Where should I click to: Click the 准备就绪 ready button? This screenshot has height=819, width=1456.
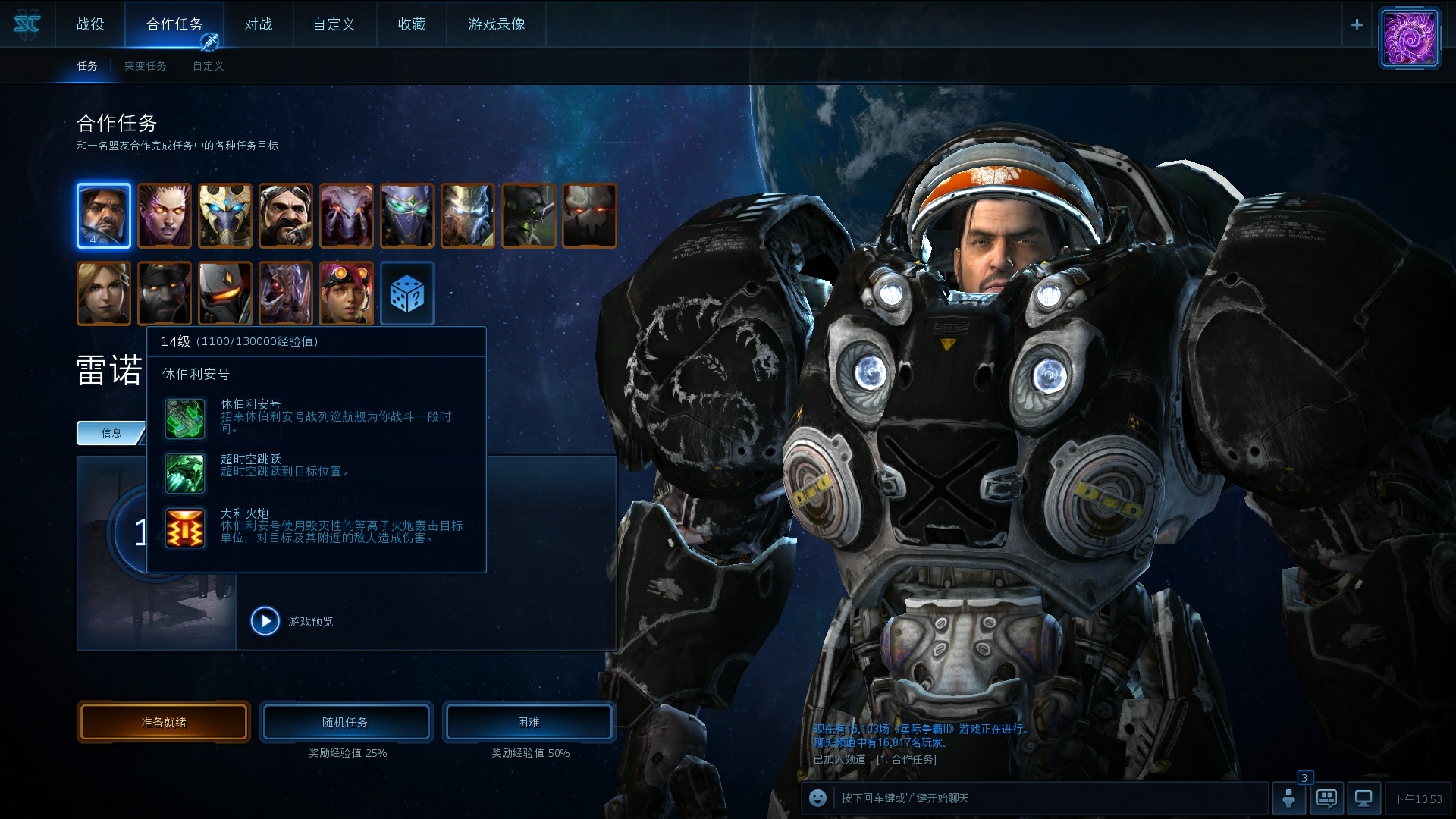point(164,722)
